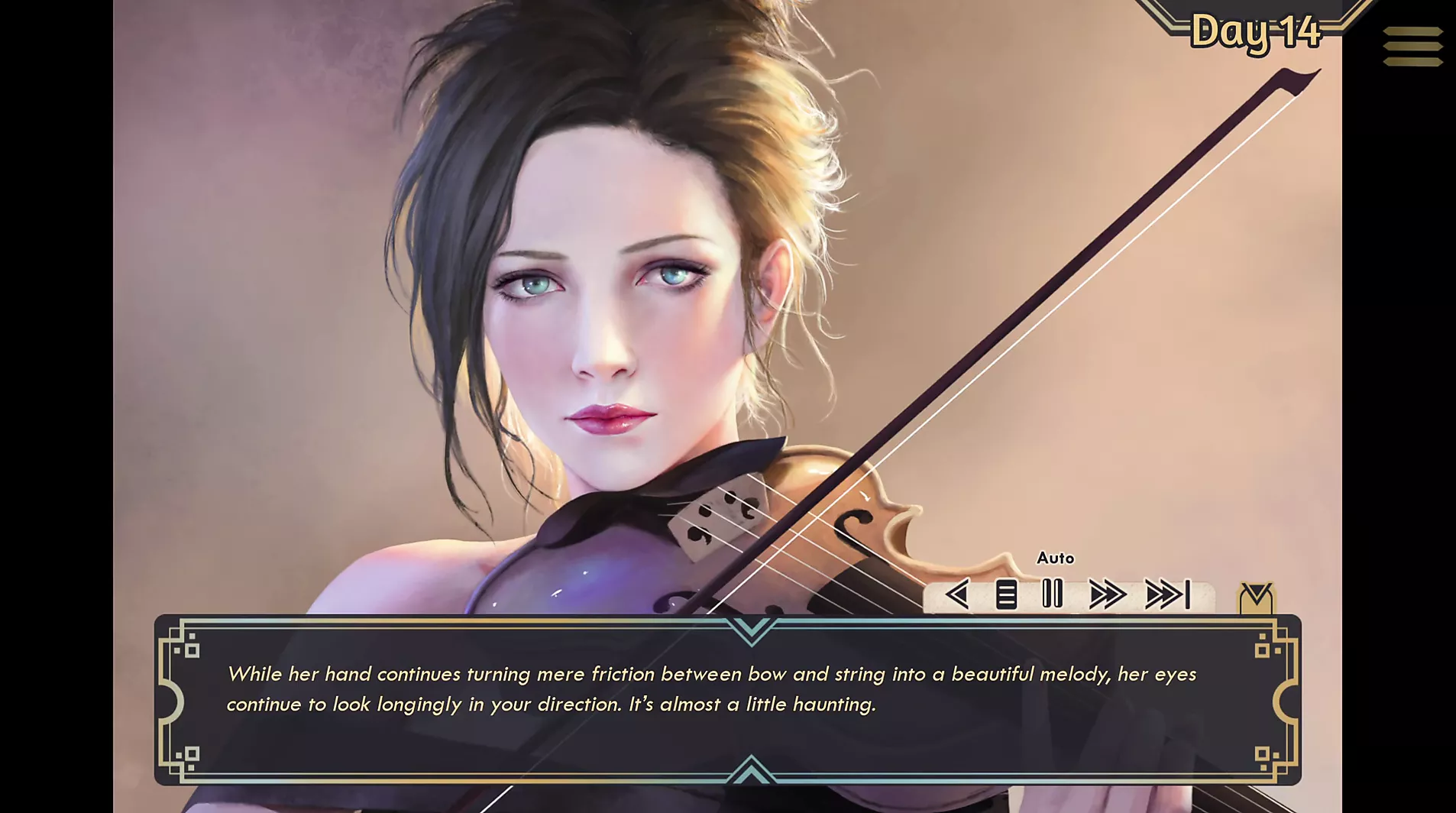This screenshot has height=813, width=1456.
Task: Pause the auto-advance mode
Action: pos(1053,594)
